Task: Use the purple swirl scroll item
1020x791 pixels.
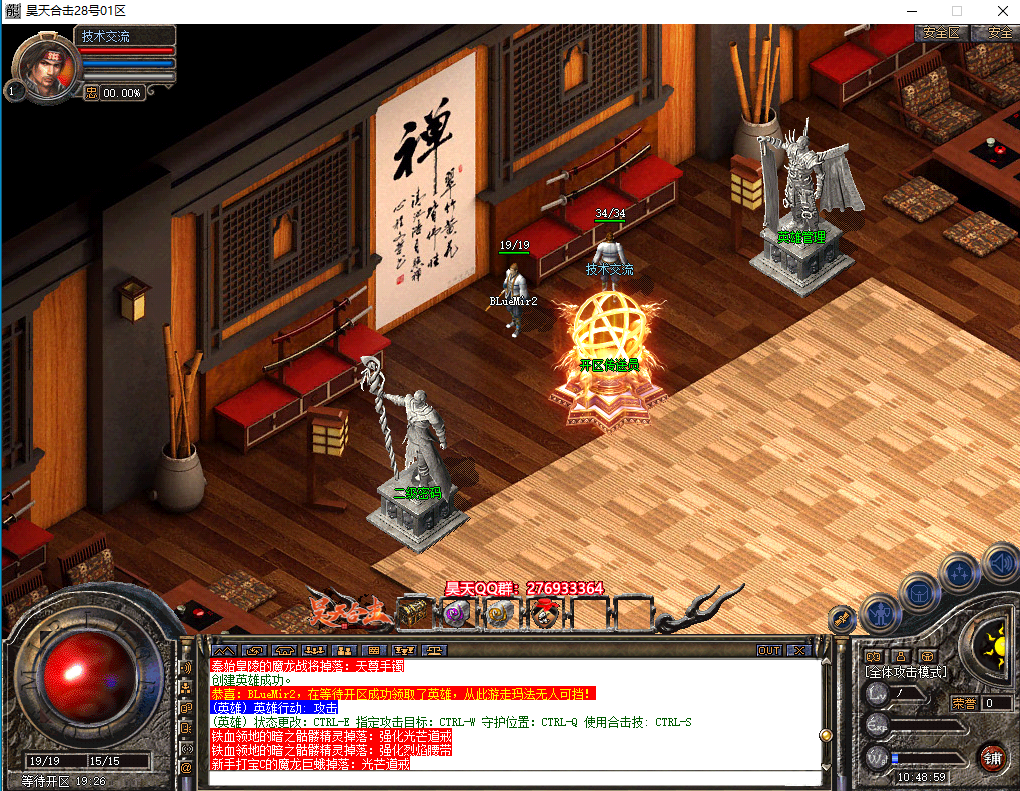Action: pyautogui.click(x=456, y=613)
